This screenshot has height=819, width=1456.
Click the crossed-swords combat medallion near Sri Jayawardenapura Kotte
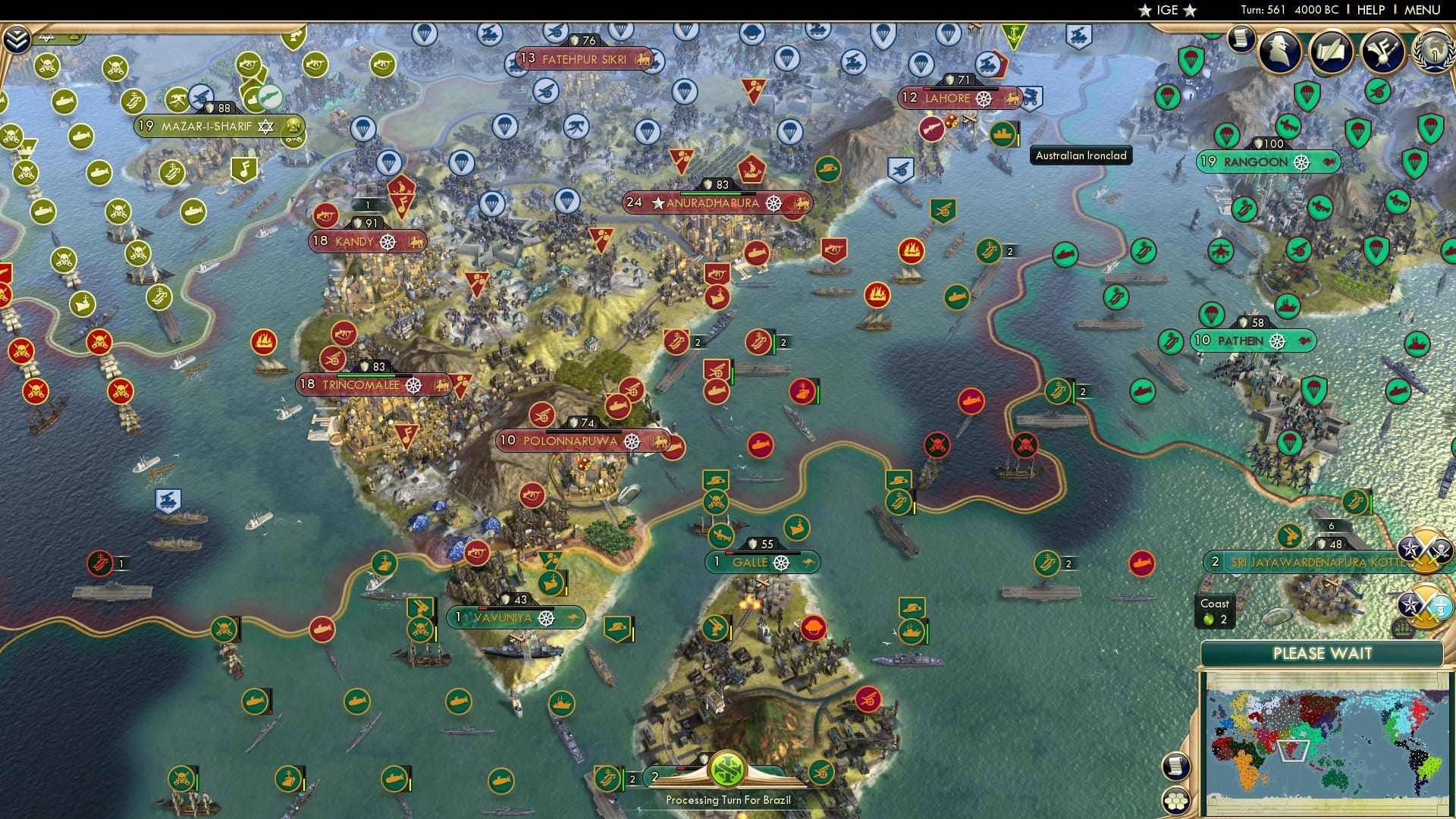point(1424,549)
